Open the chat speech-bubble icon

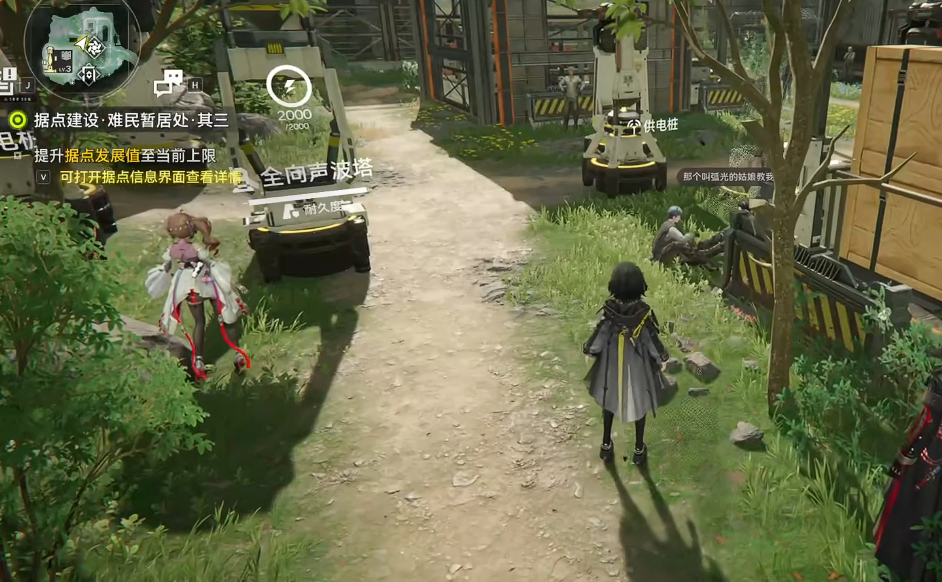click(x=168, y=82)
